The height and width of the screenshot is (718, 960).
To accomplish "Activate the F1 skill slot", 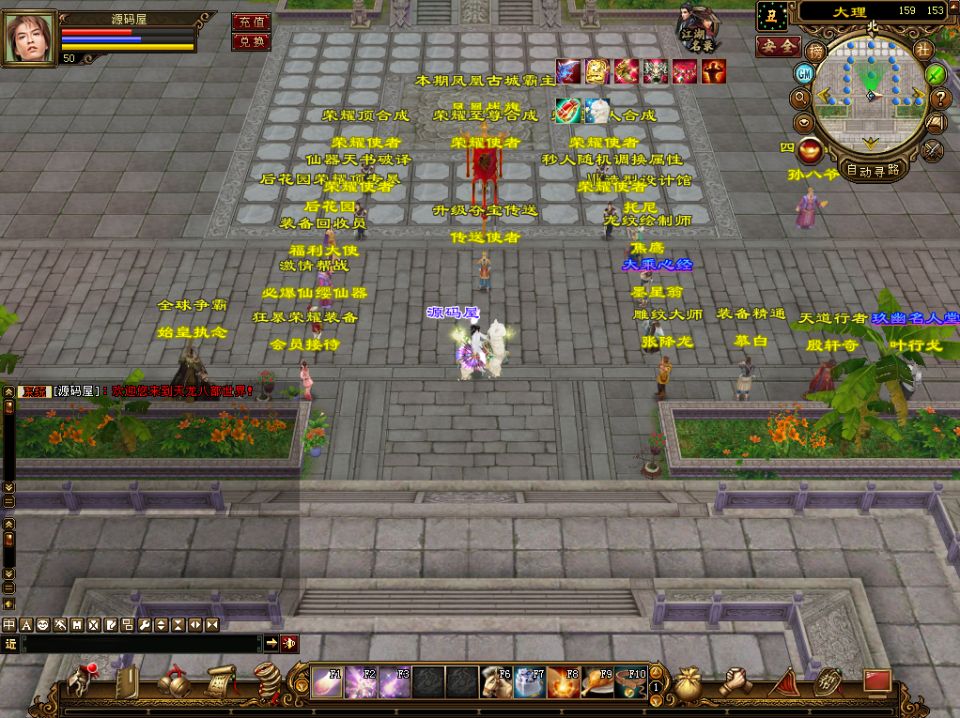I will [327, 682].
